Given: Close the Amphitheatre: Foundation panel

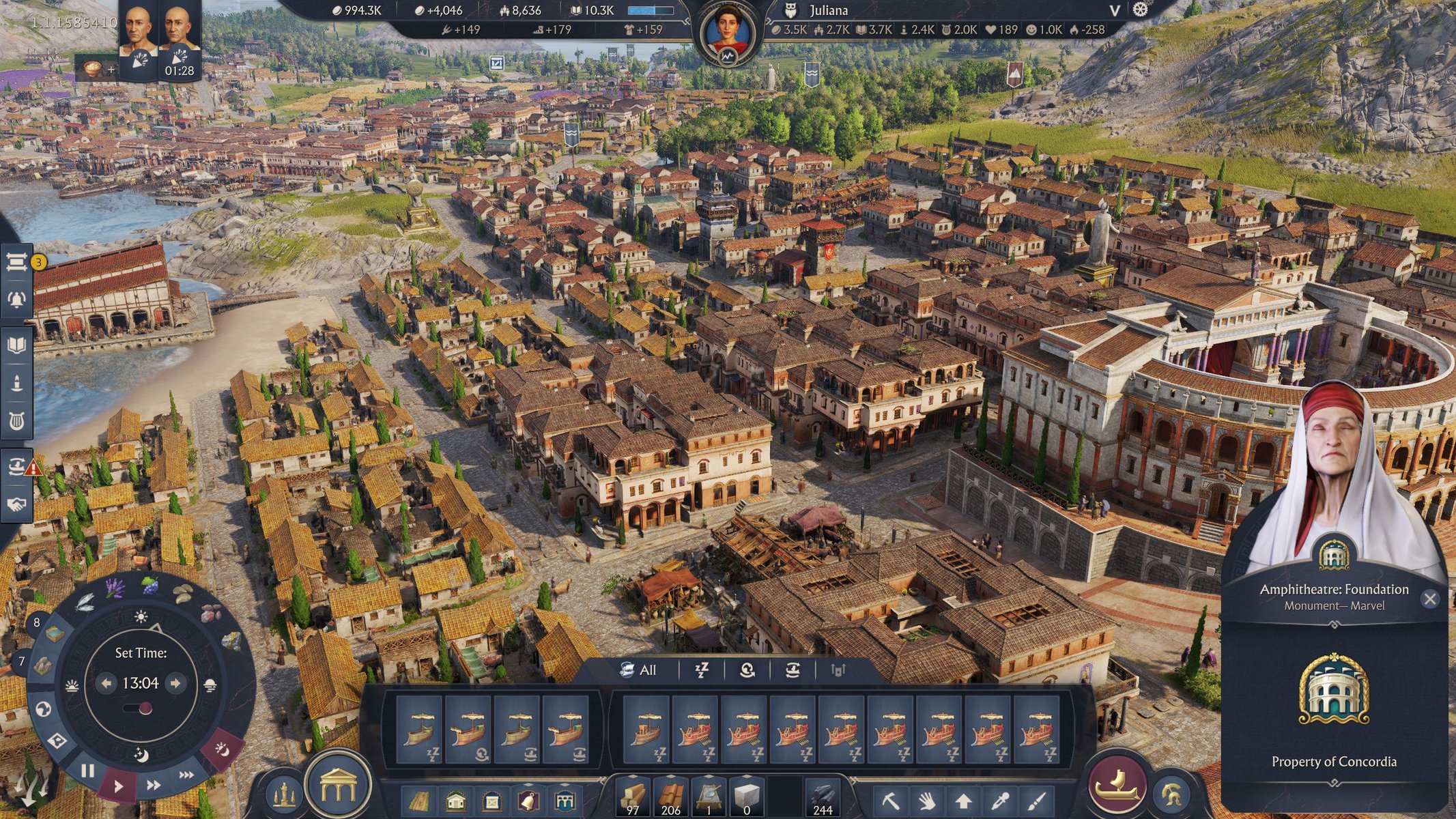Looking at the screenshot, I should (x=1429, y=599).
